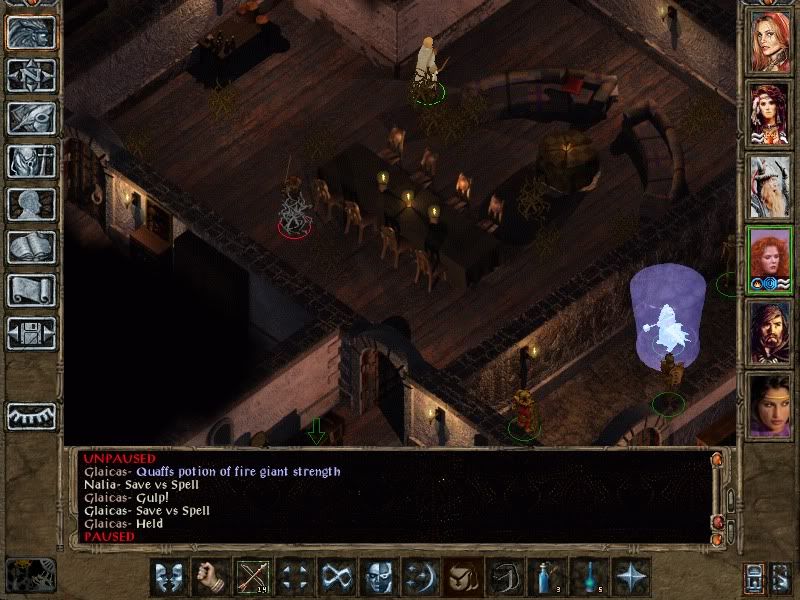Open the area map with the compass button
Screen dimensions: 800x600
tap(31, 75)
